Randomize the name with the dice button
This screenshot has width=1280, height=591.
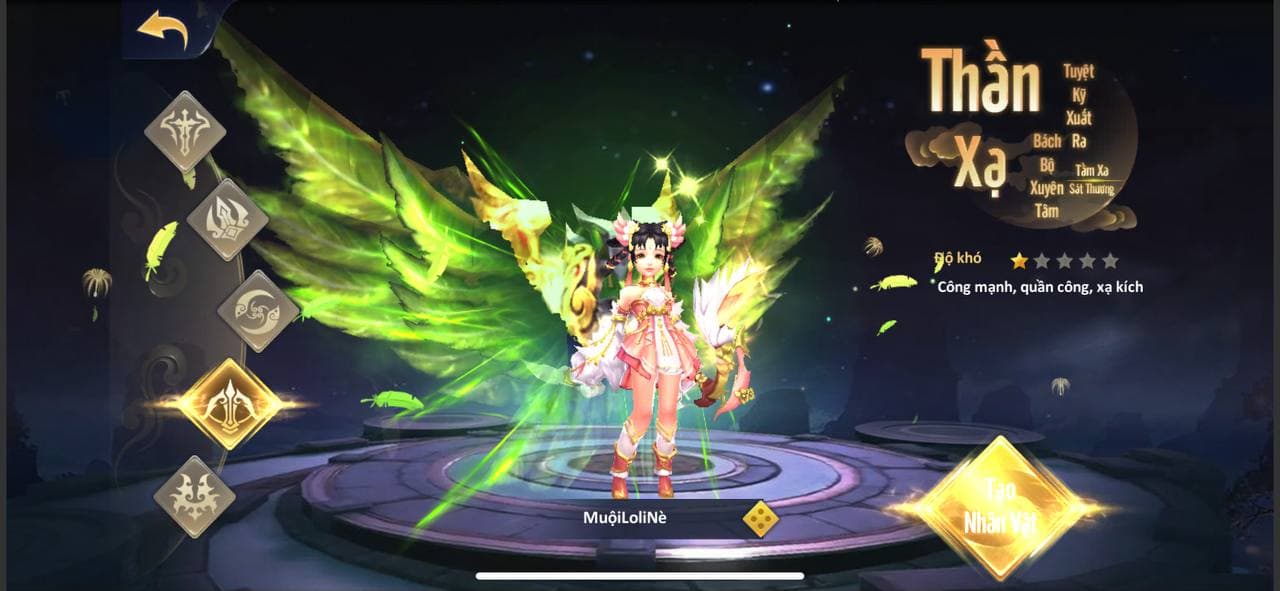click(x=760, y=519)
